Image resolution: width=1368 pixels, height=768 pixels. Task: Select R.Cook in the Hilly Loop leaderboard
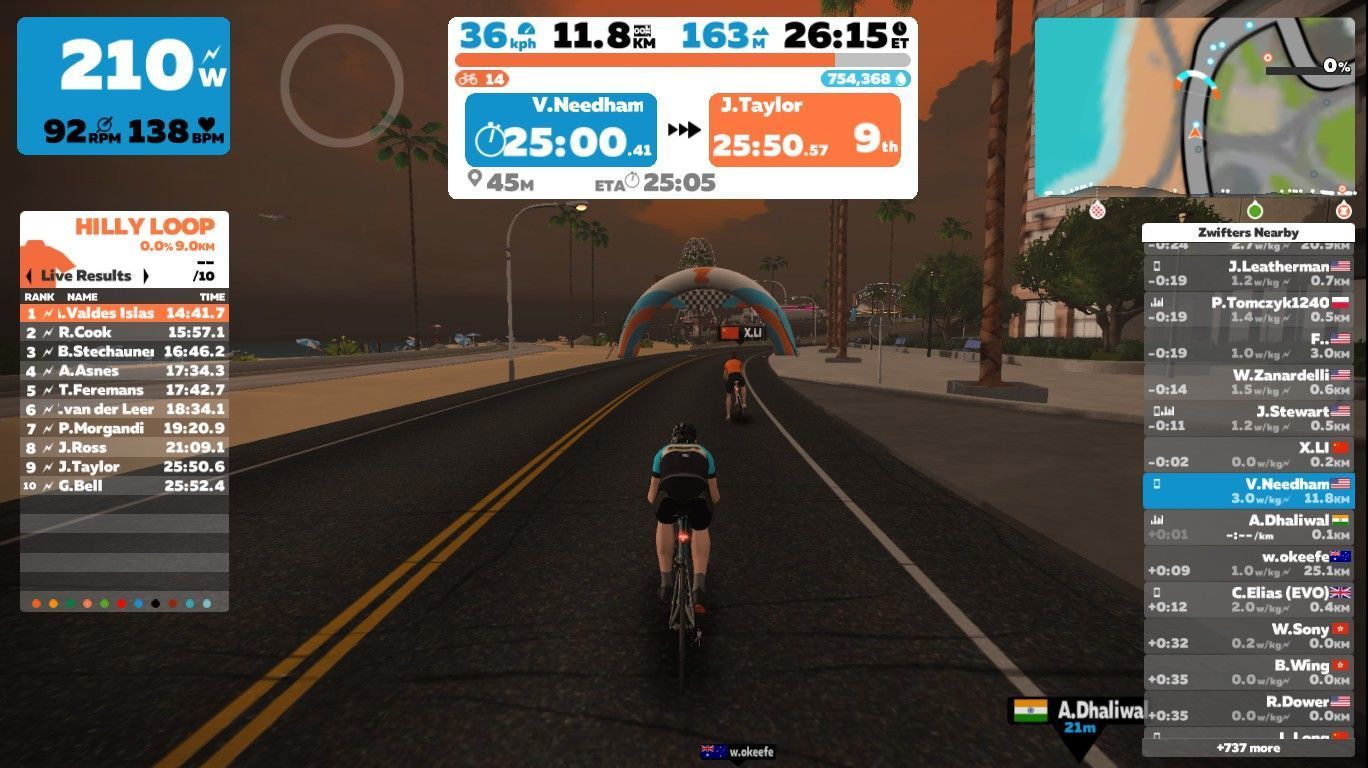(124, 332)
